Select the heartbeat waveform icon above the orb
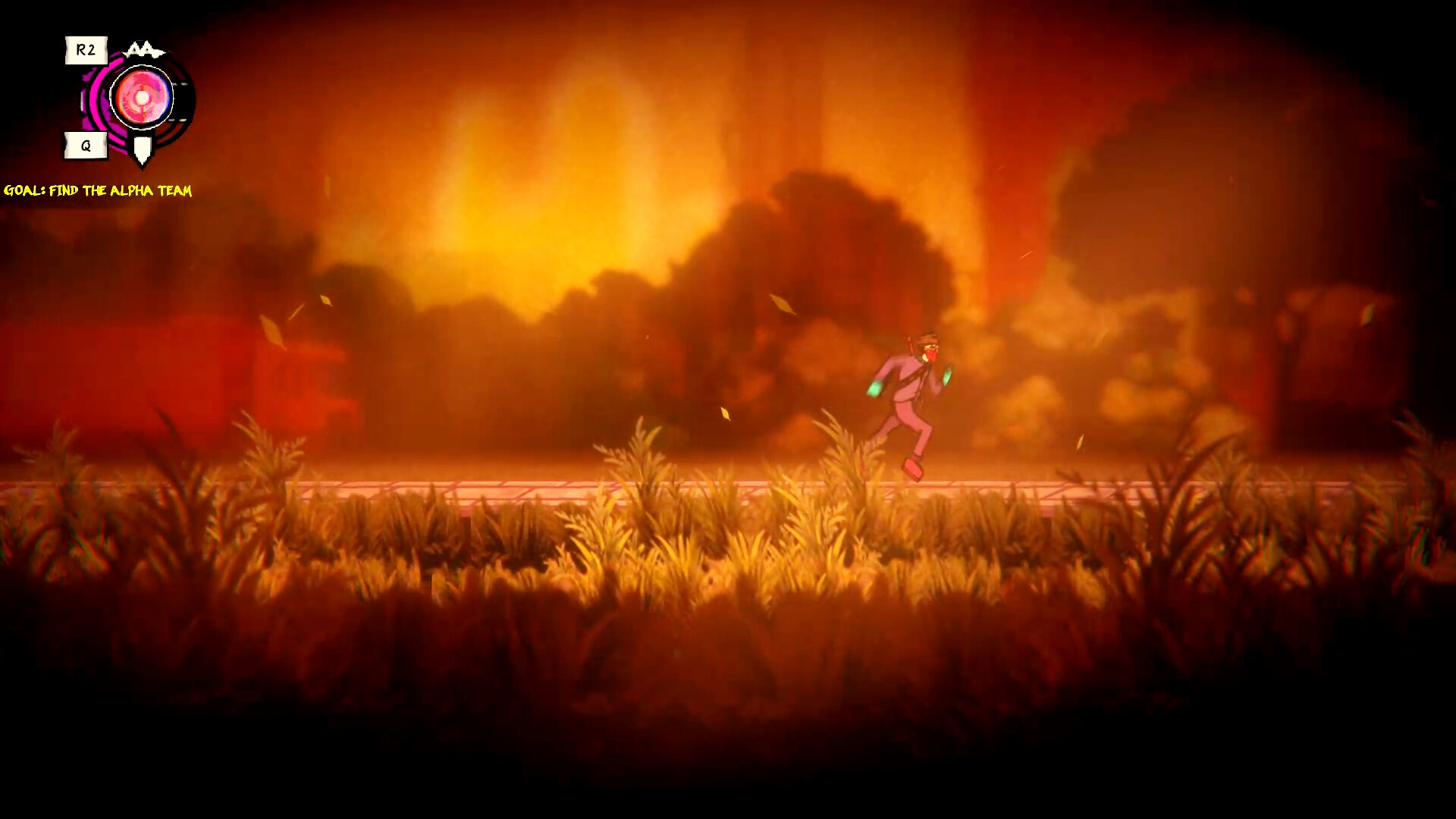Screen dimensions: 1456x819 click(145, 49)
